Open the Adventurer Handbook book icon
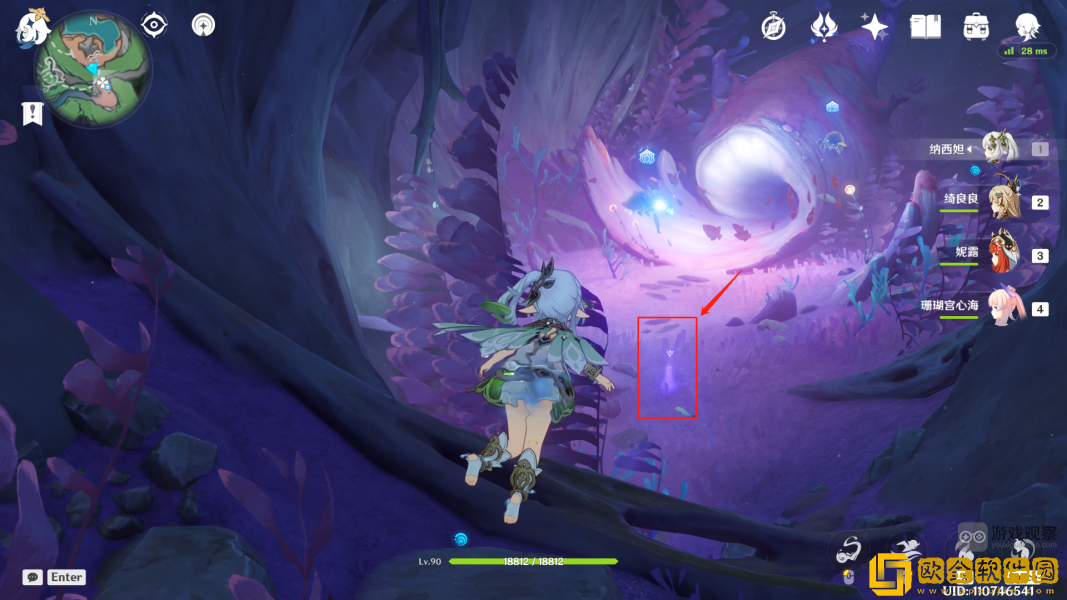 [x=925, y=27]
